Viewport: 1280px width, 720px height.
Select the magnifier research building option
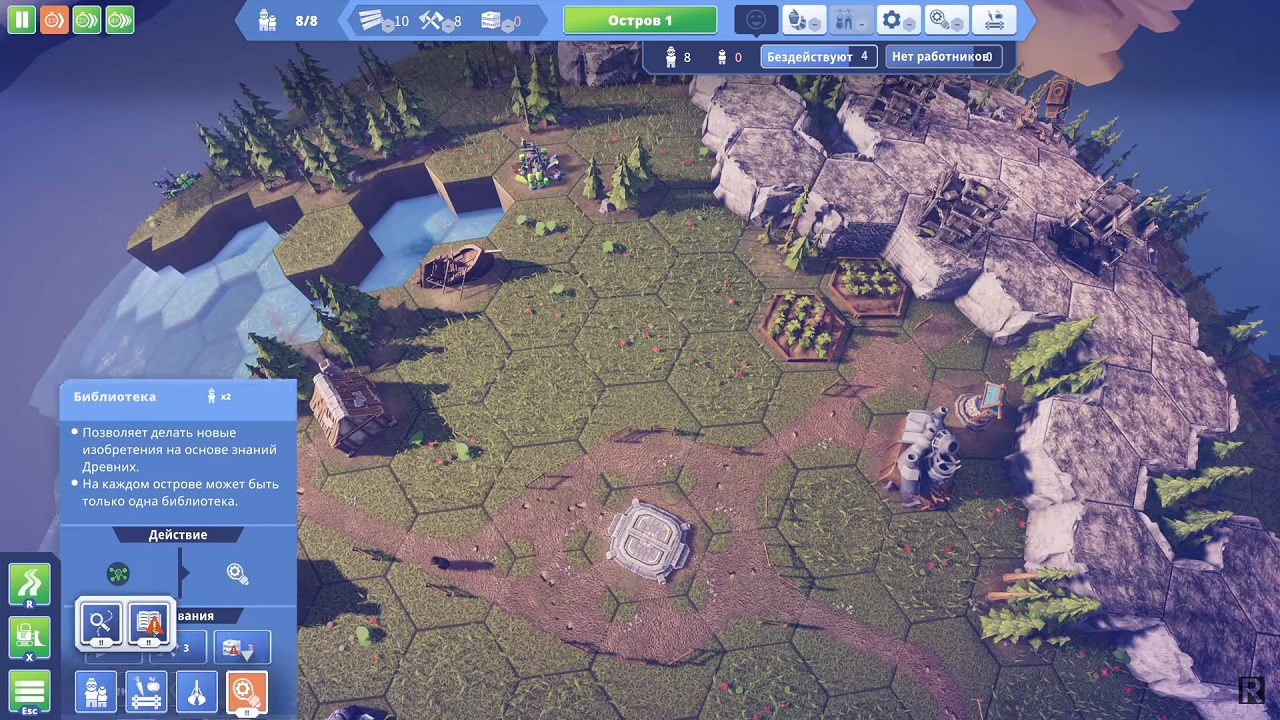click(x=101, y=624)
